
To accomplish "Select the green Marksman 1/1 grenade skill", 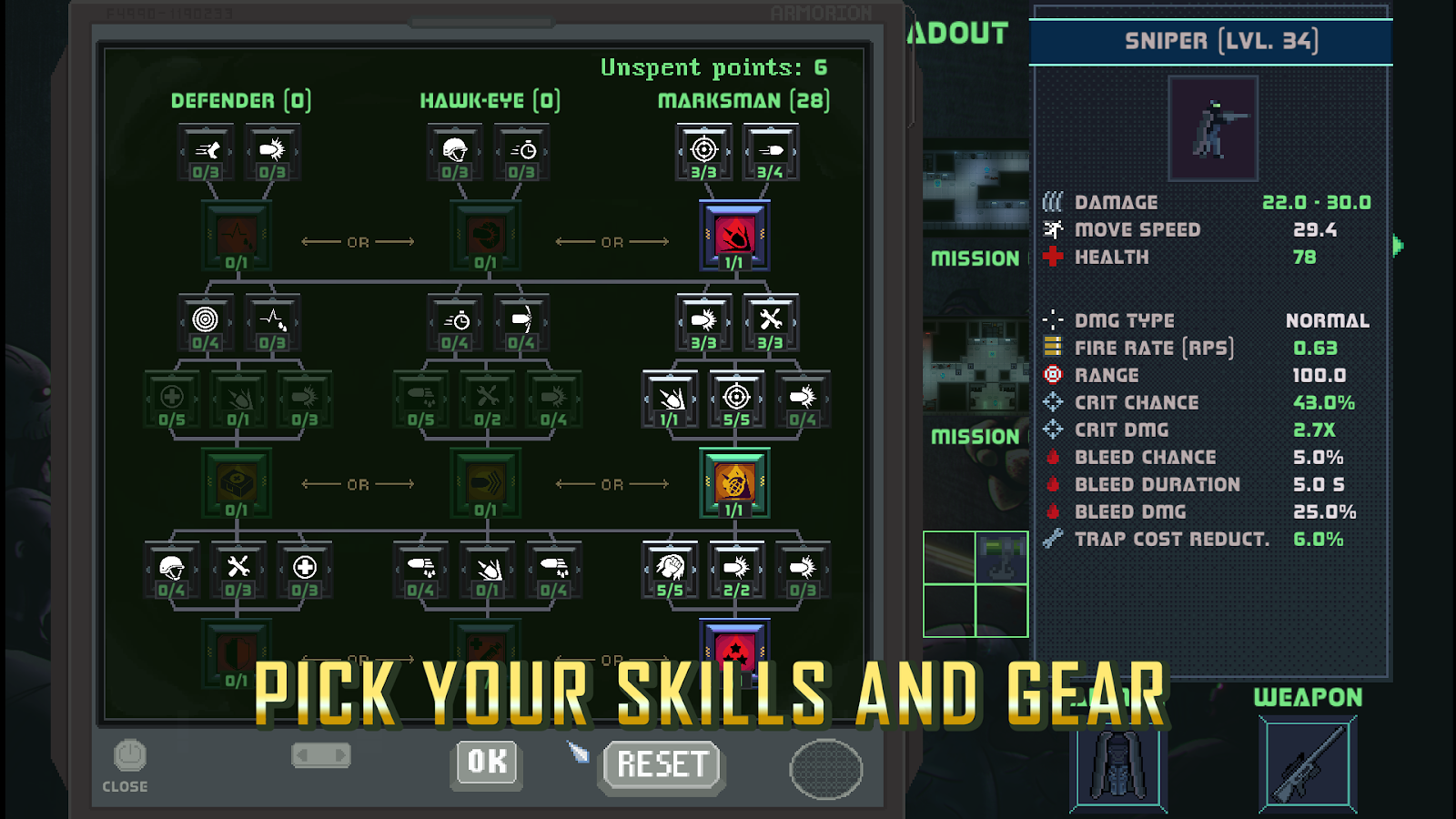I will (x=734, y=482).
